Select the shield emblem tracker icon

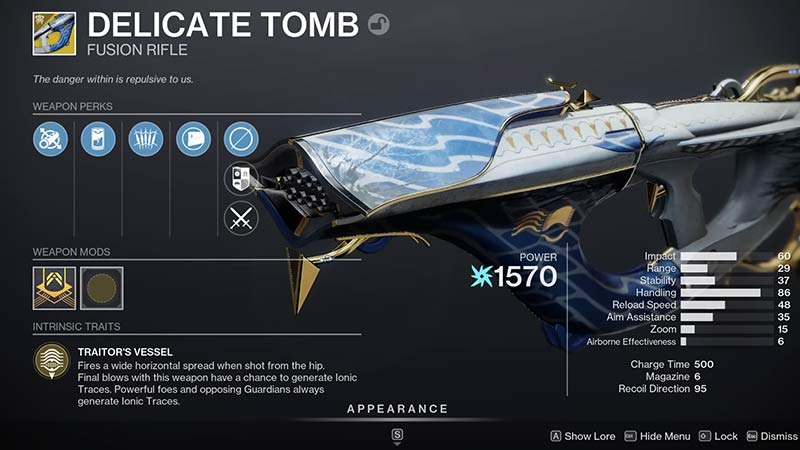241,179
